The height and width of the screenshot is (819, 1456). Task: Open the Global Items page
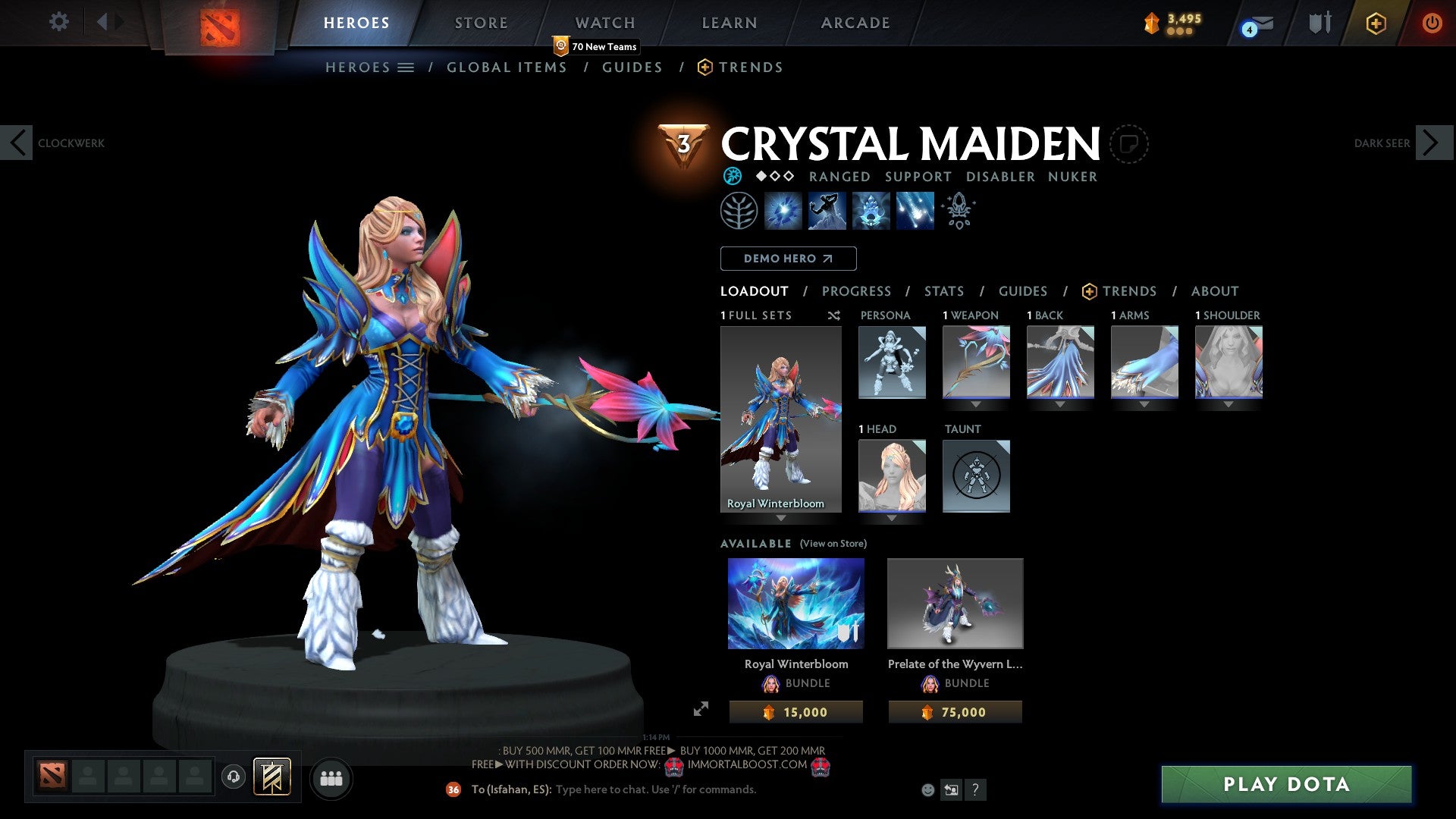click(507, 67)
